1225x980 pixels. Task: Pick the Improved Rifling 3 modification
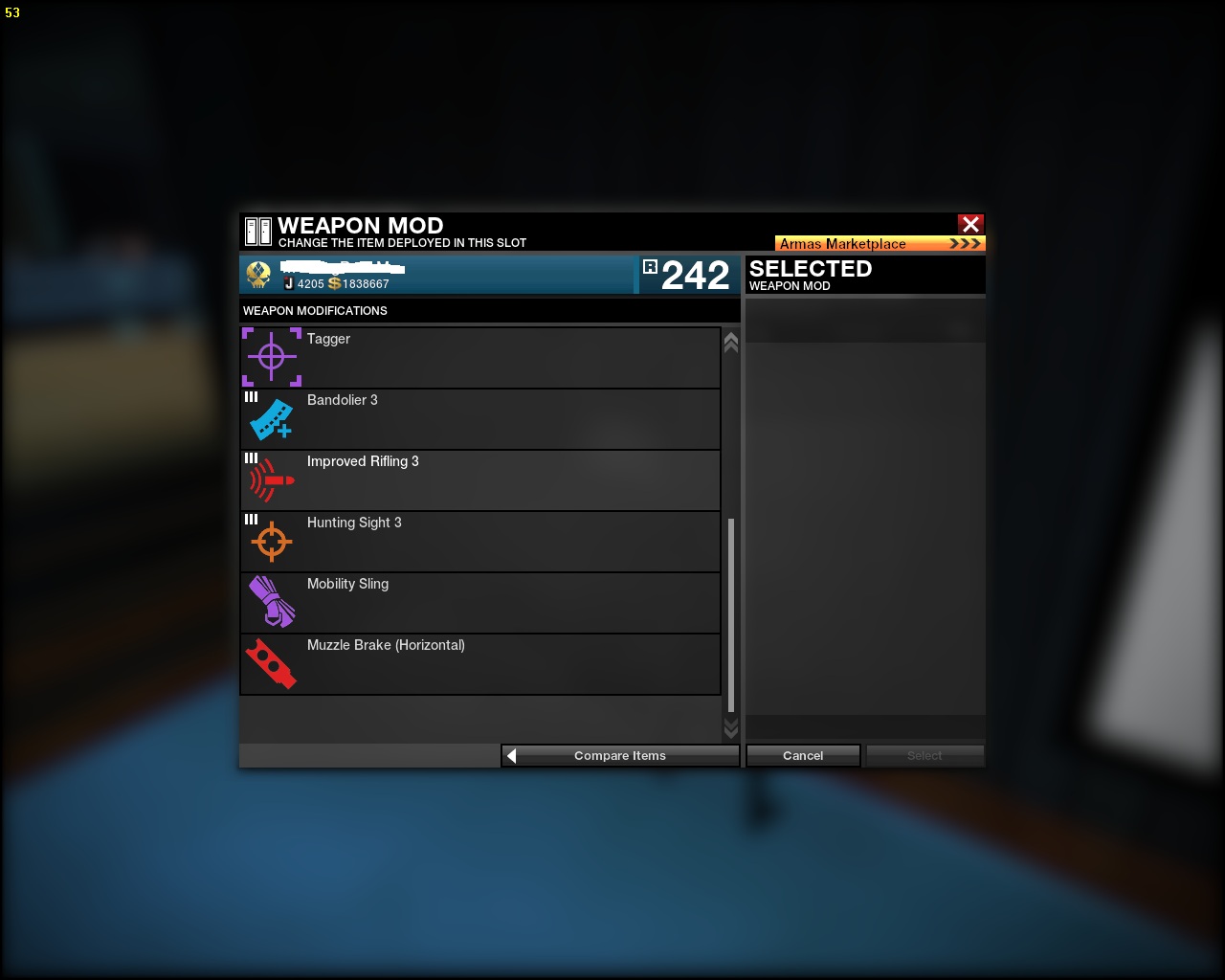(x=479, y=479)
